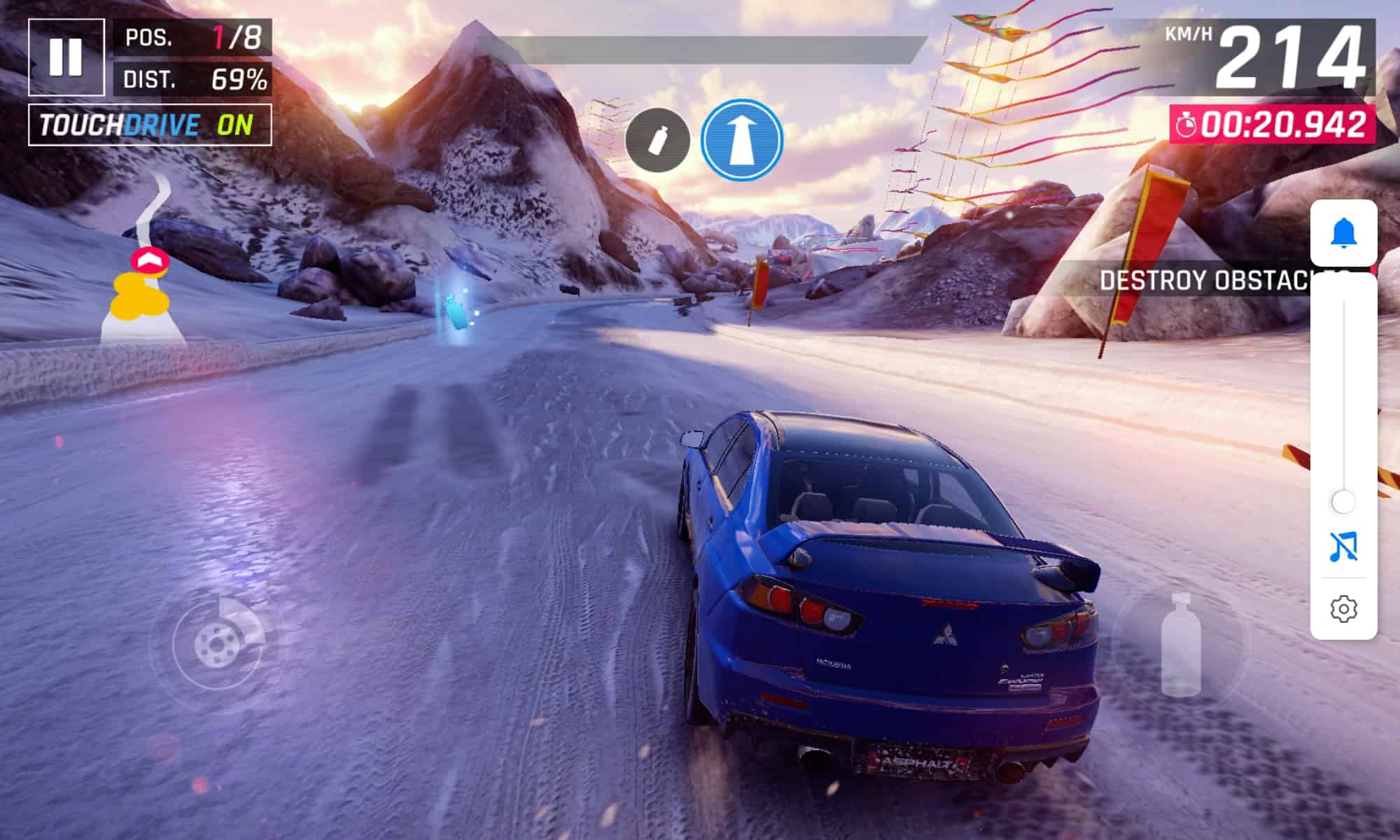Pause the race
Viewport: 1400px width, 840px height.
click(x=66, y=57)
